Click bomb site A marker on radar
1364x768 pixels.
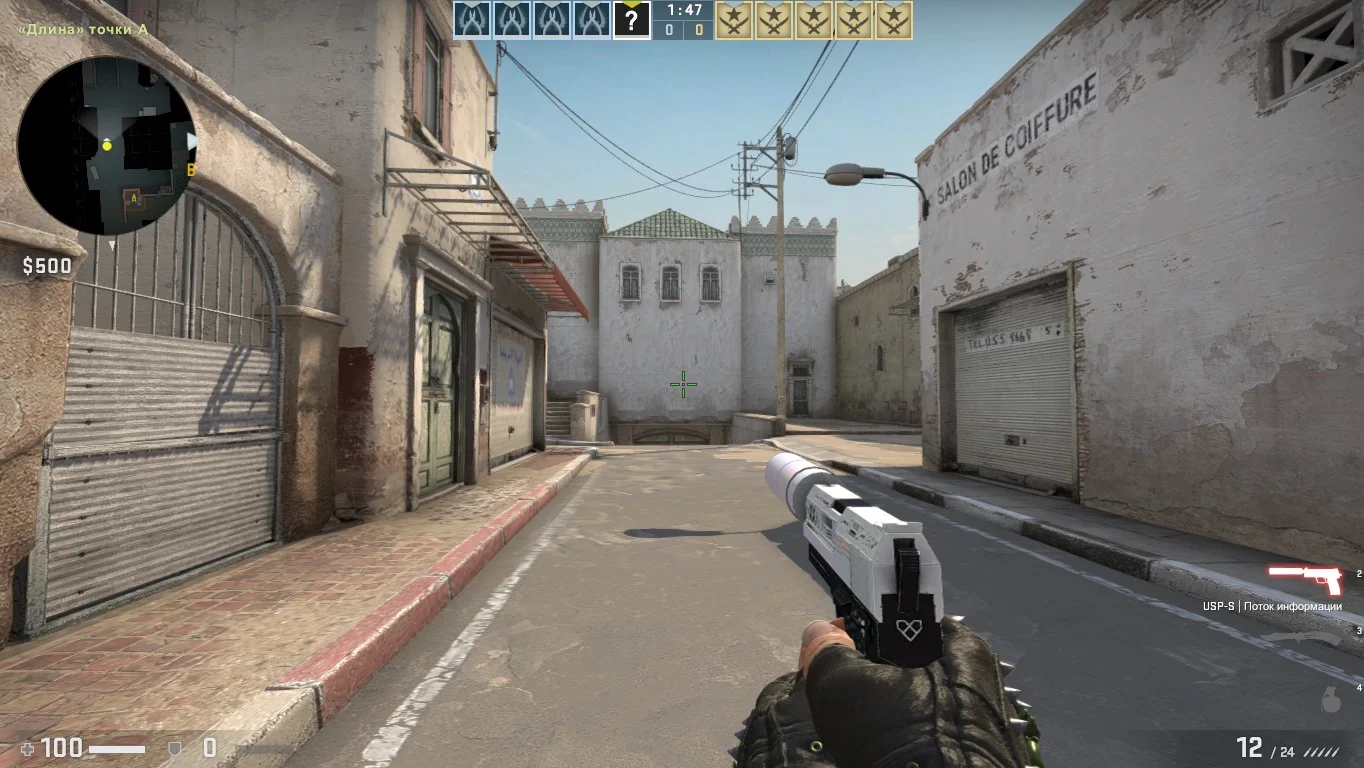[132, 199]
